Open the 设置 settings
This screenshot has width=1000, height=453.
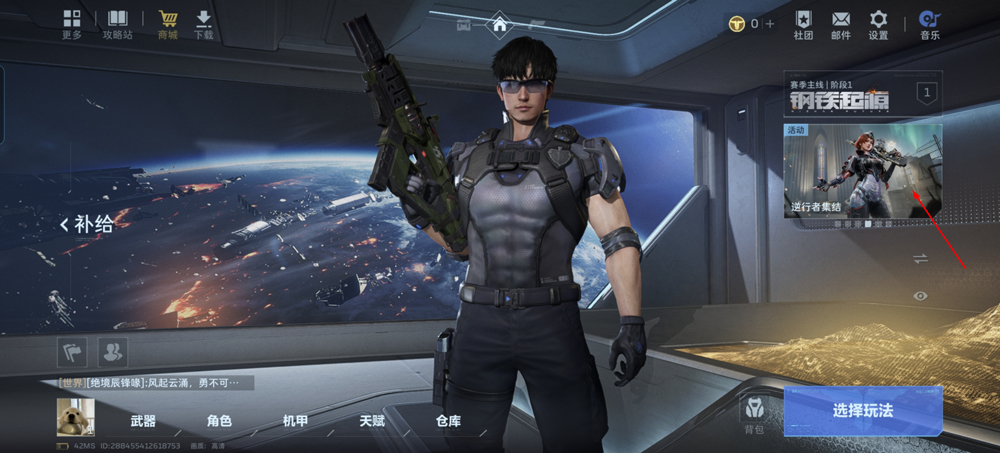coord(878,24)
